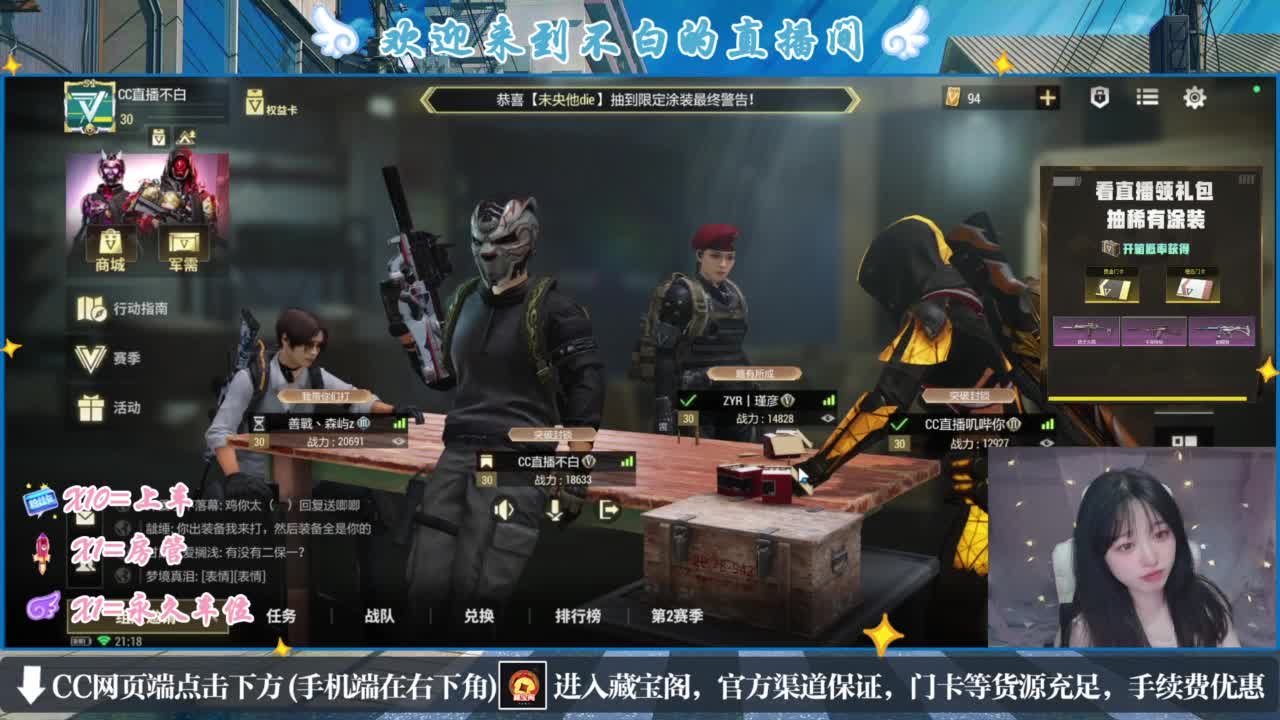This screenshot has height=720, width=1280.
Task: Toggle the voice speaker icon above chat
Action: (503, 509)
